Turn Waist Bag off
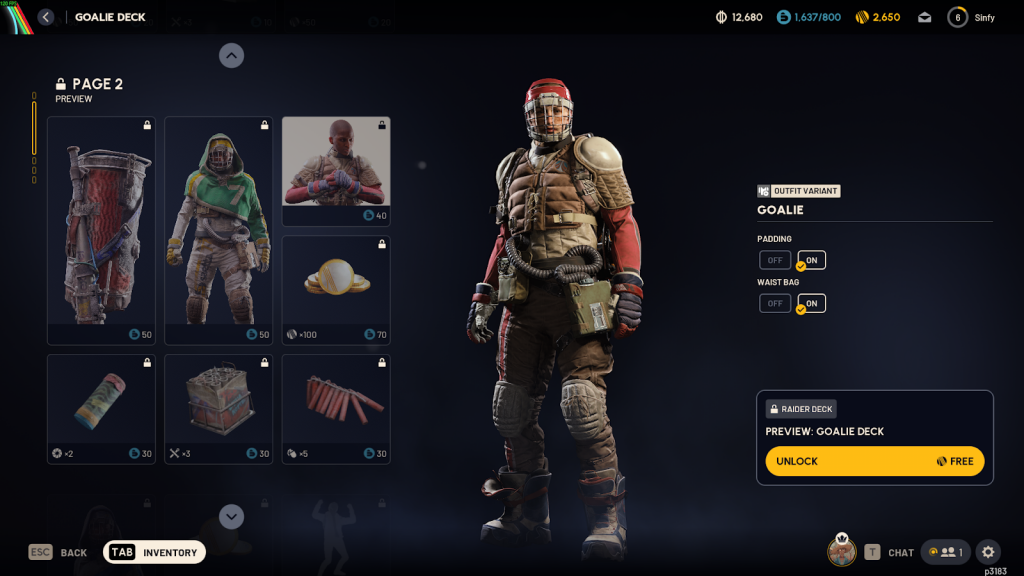This screenshot has width=1024, height=576. (775, 303)
